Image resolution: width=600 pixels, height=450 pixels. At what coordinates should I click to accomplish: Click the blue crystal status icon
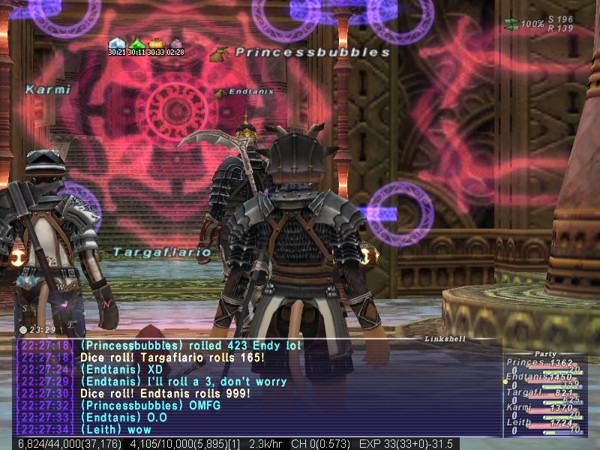coord(116,43)
